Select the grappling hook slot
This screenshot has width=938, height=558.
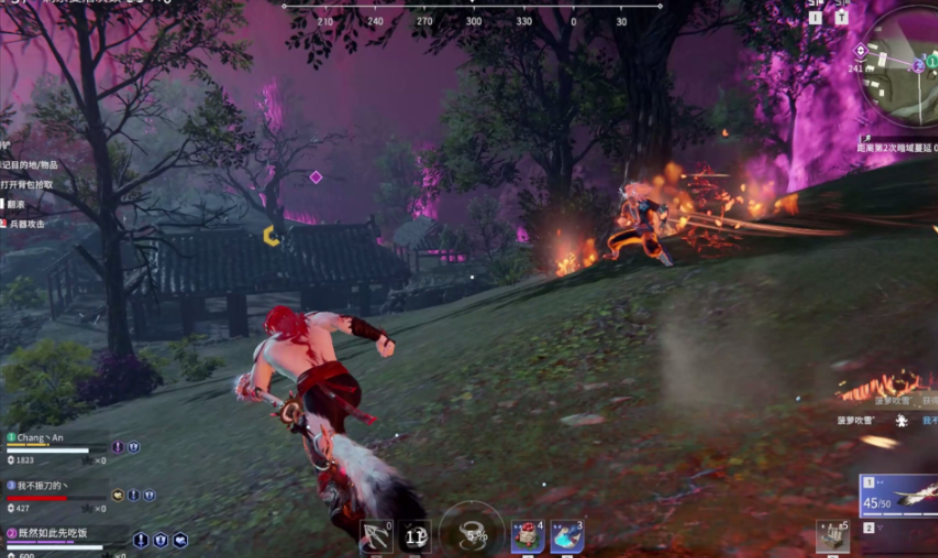pos(377,535)
